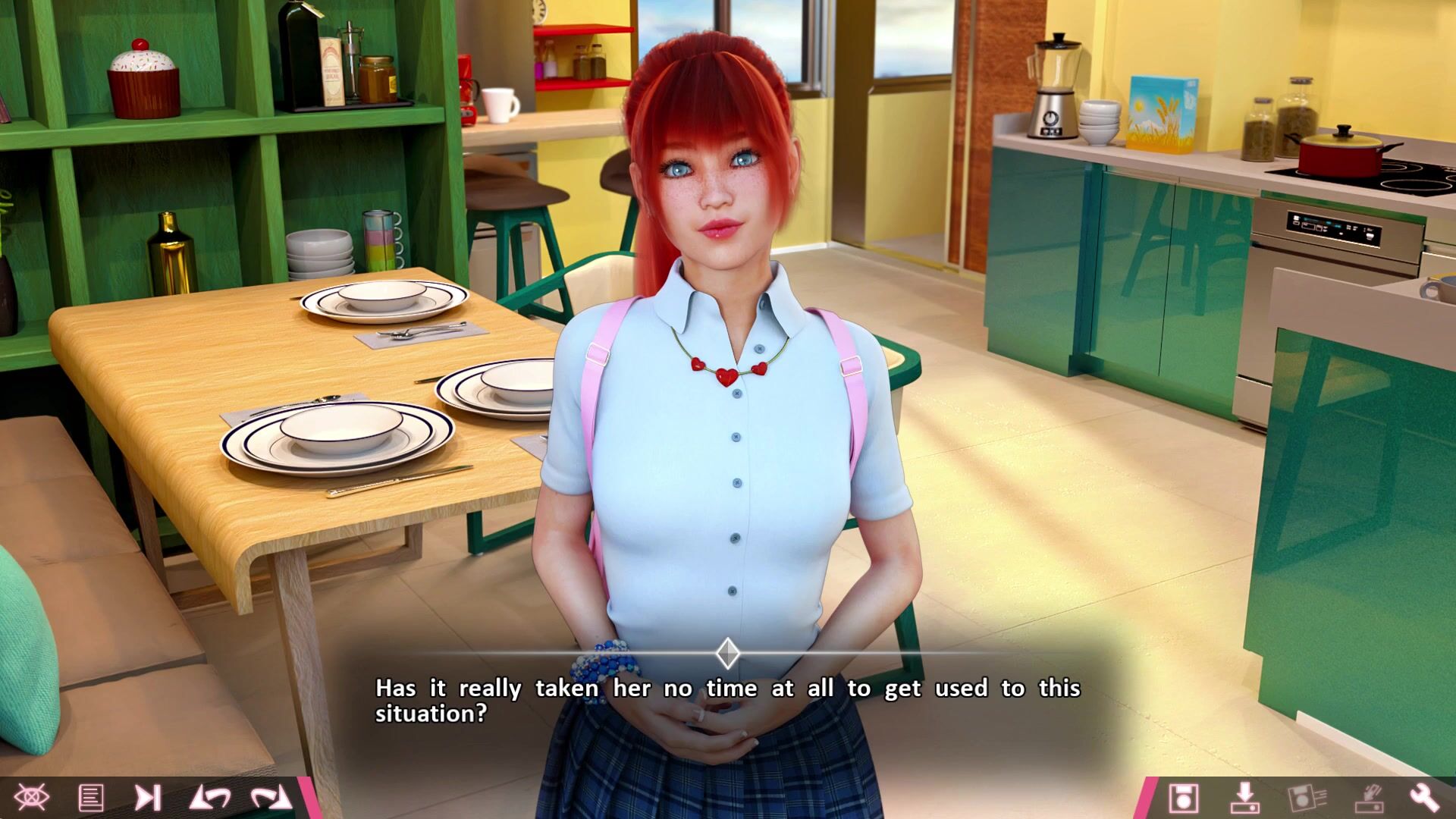1456x819 pixels.
Task: Open settings with the wrench icon
Action: [1424, 798]
